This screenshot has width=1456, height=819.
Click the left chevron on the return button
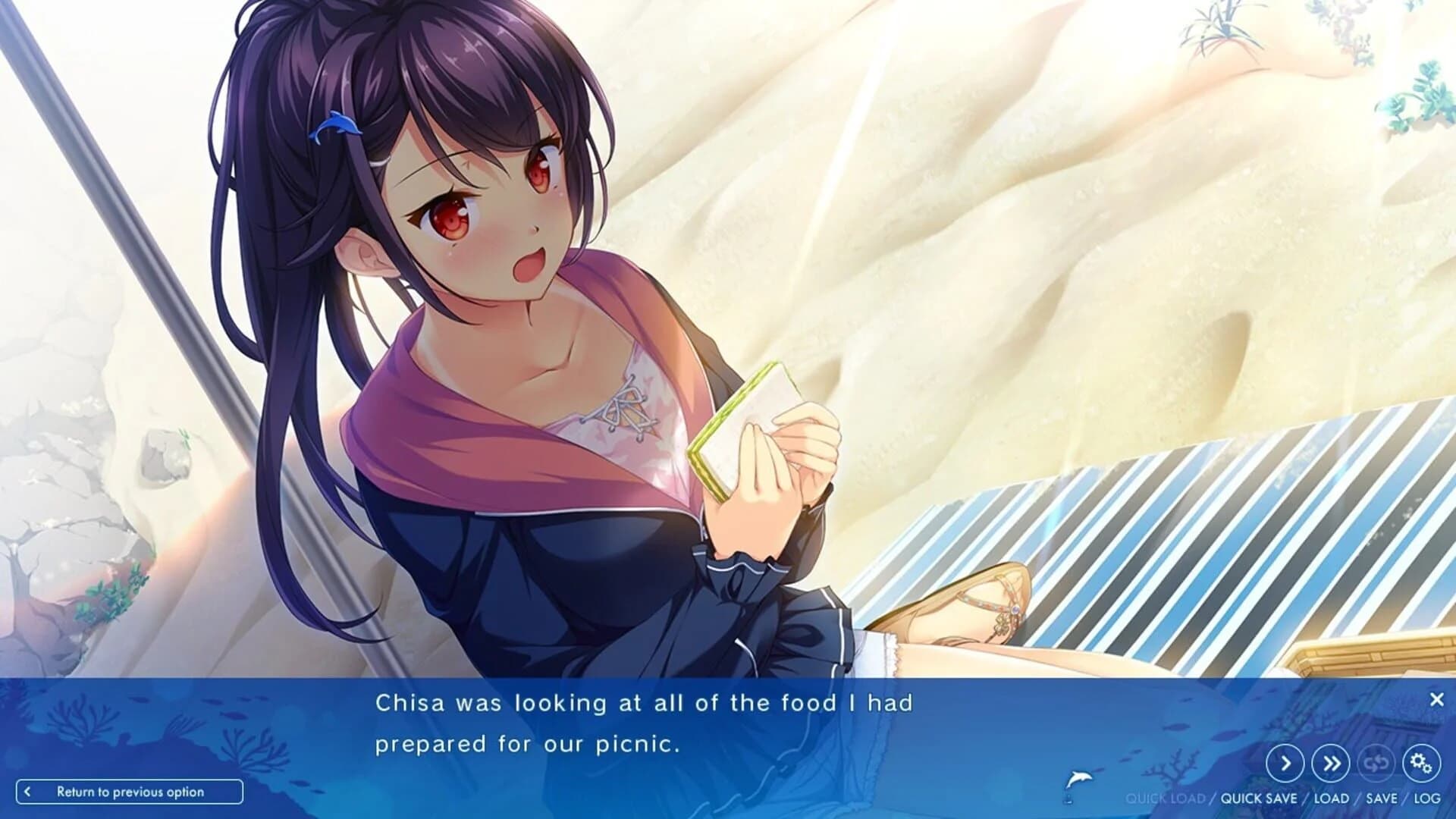29,791
